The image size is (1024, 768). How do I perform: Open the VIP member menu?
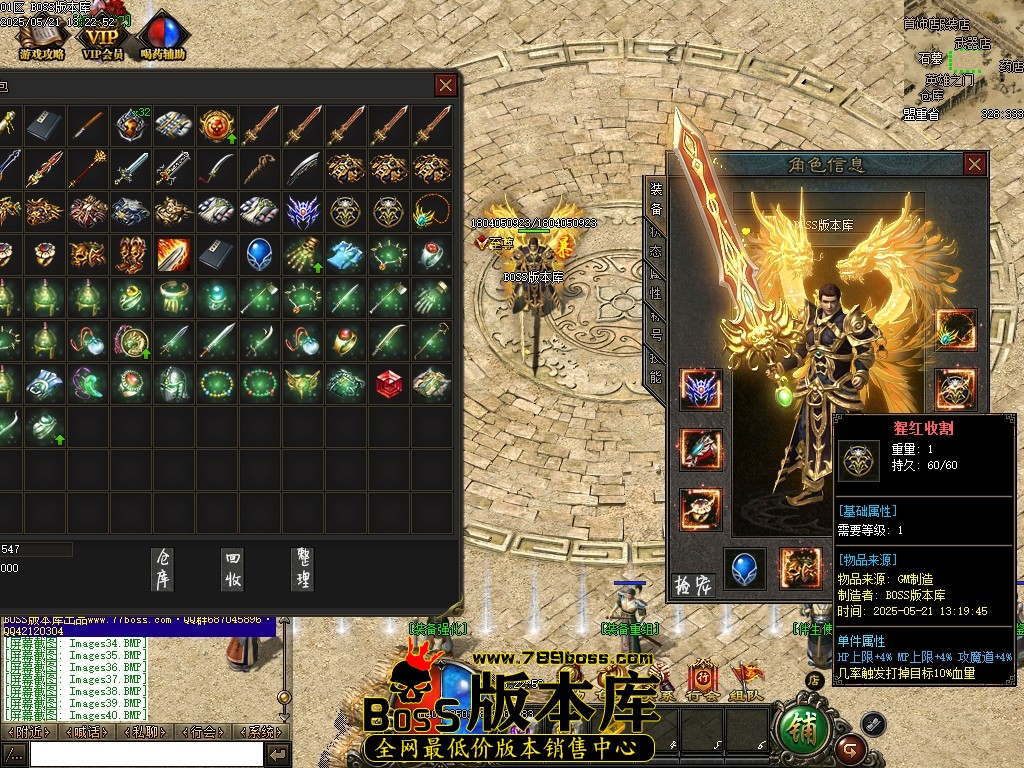pyautogui.click(x=102, y=37)
